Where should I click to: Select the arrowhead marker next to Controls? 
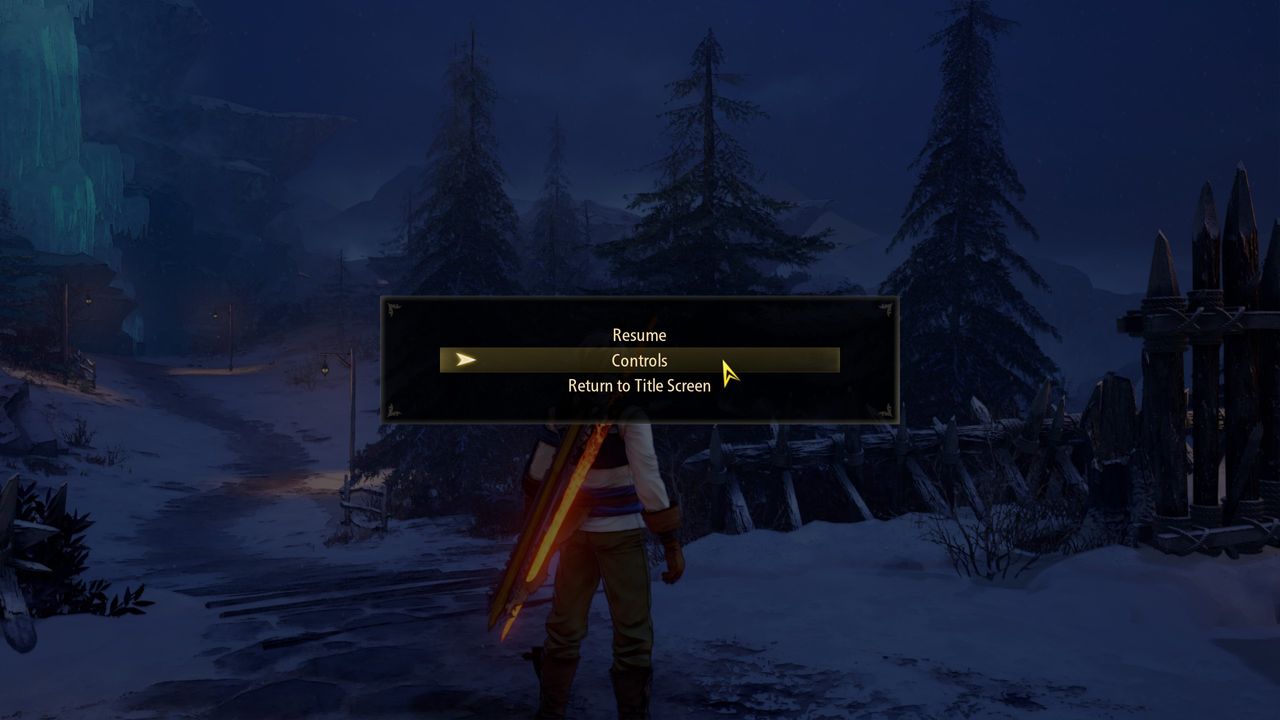(464, 360)
